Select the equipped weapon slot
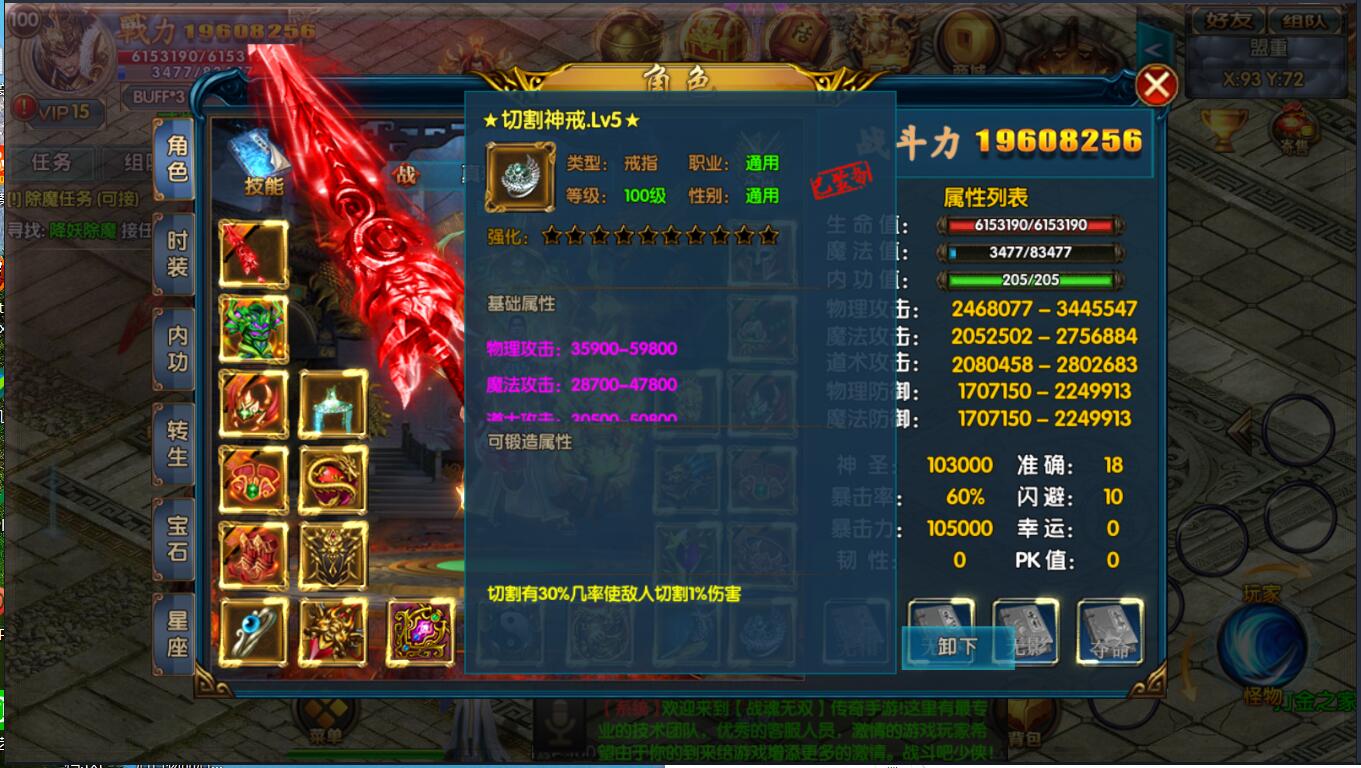Image resolution: width=1361 pixels, height=768 pixels. coord(252,253)
